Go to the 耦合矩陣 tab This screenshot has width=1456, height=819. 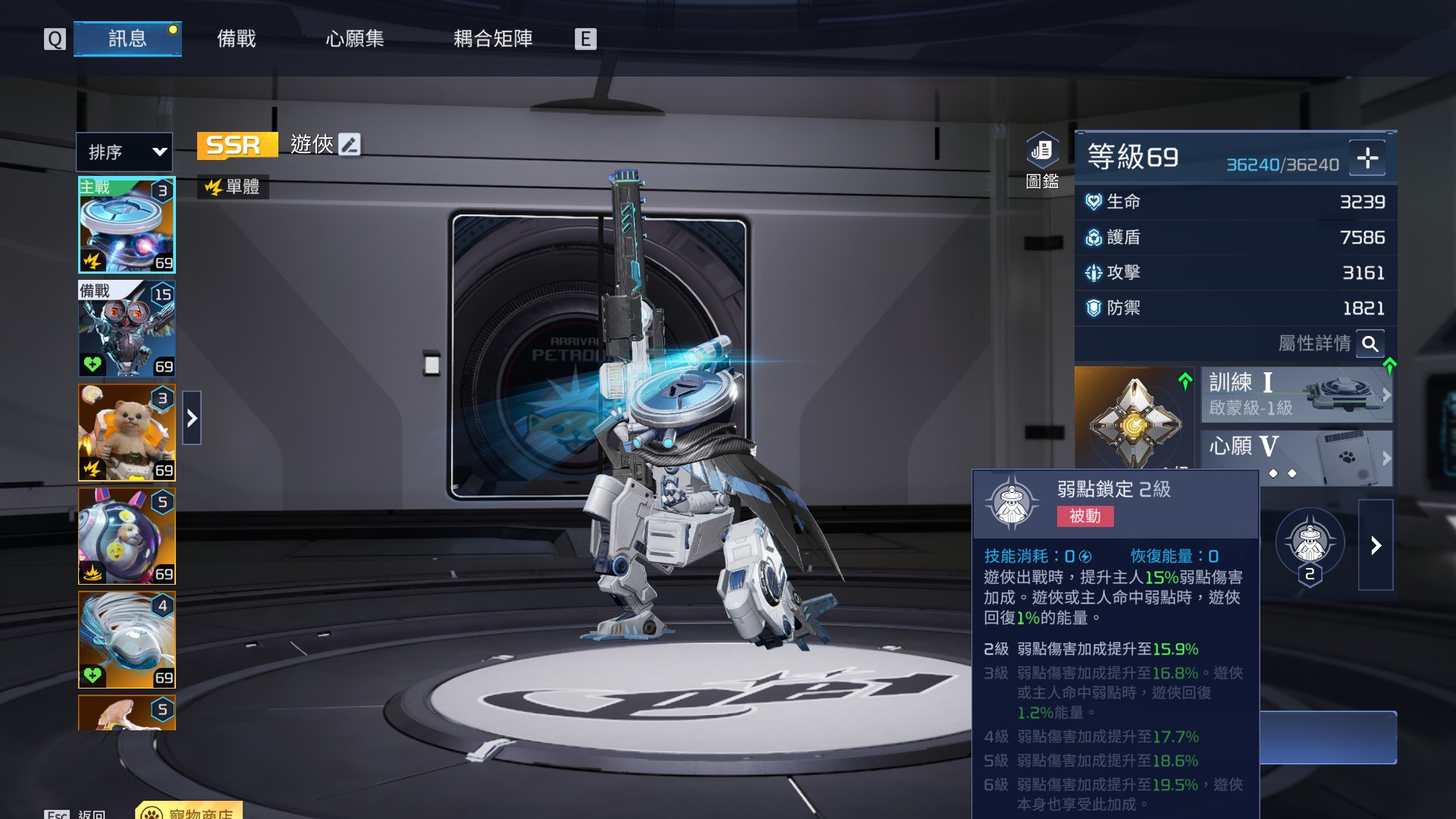493,39
